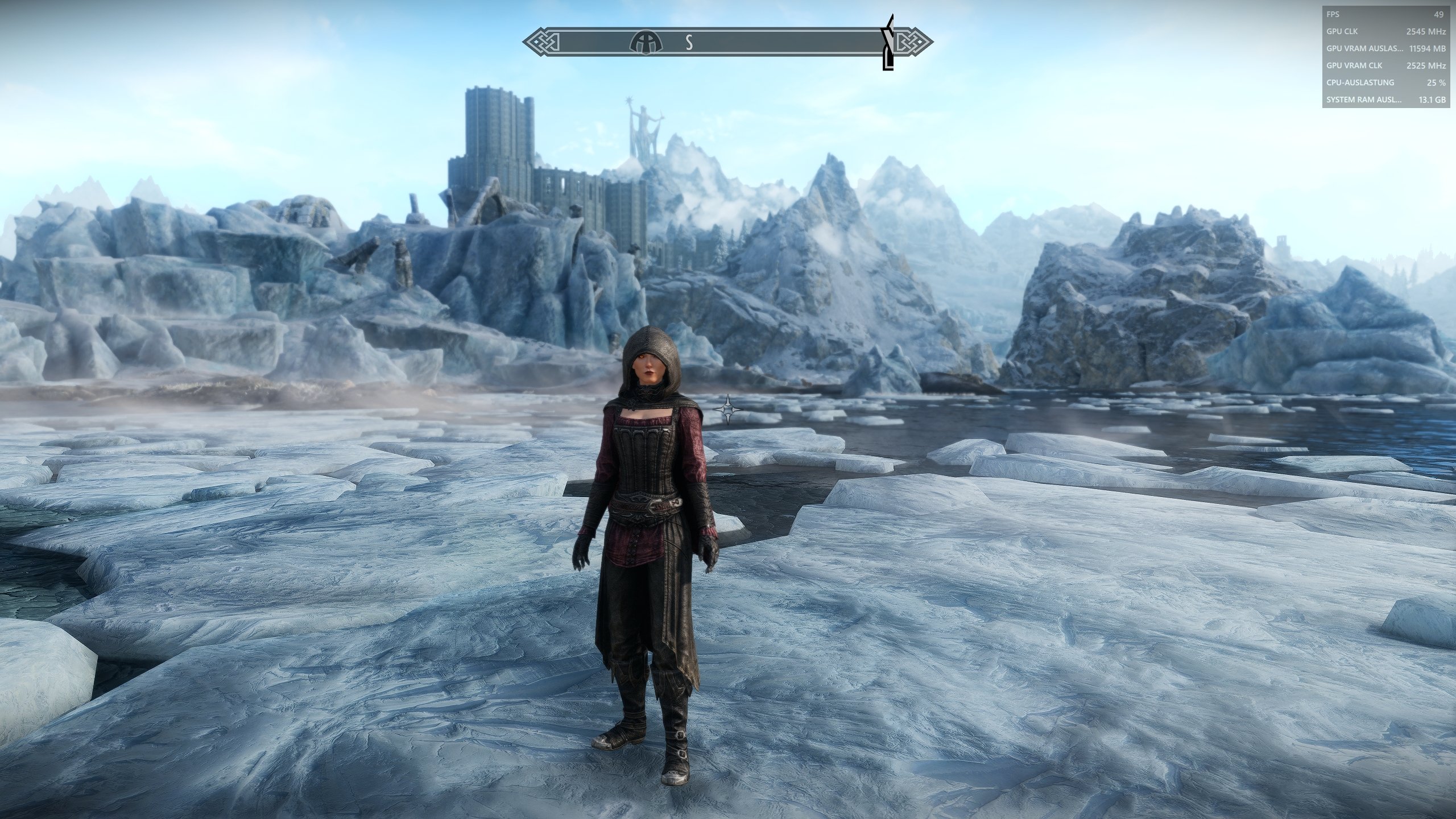Click the FPS performance overlay panel
The height and width of the screenshot is (819, 1456).
coord(1385,57)
